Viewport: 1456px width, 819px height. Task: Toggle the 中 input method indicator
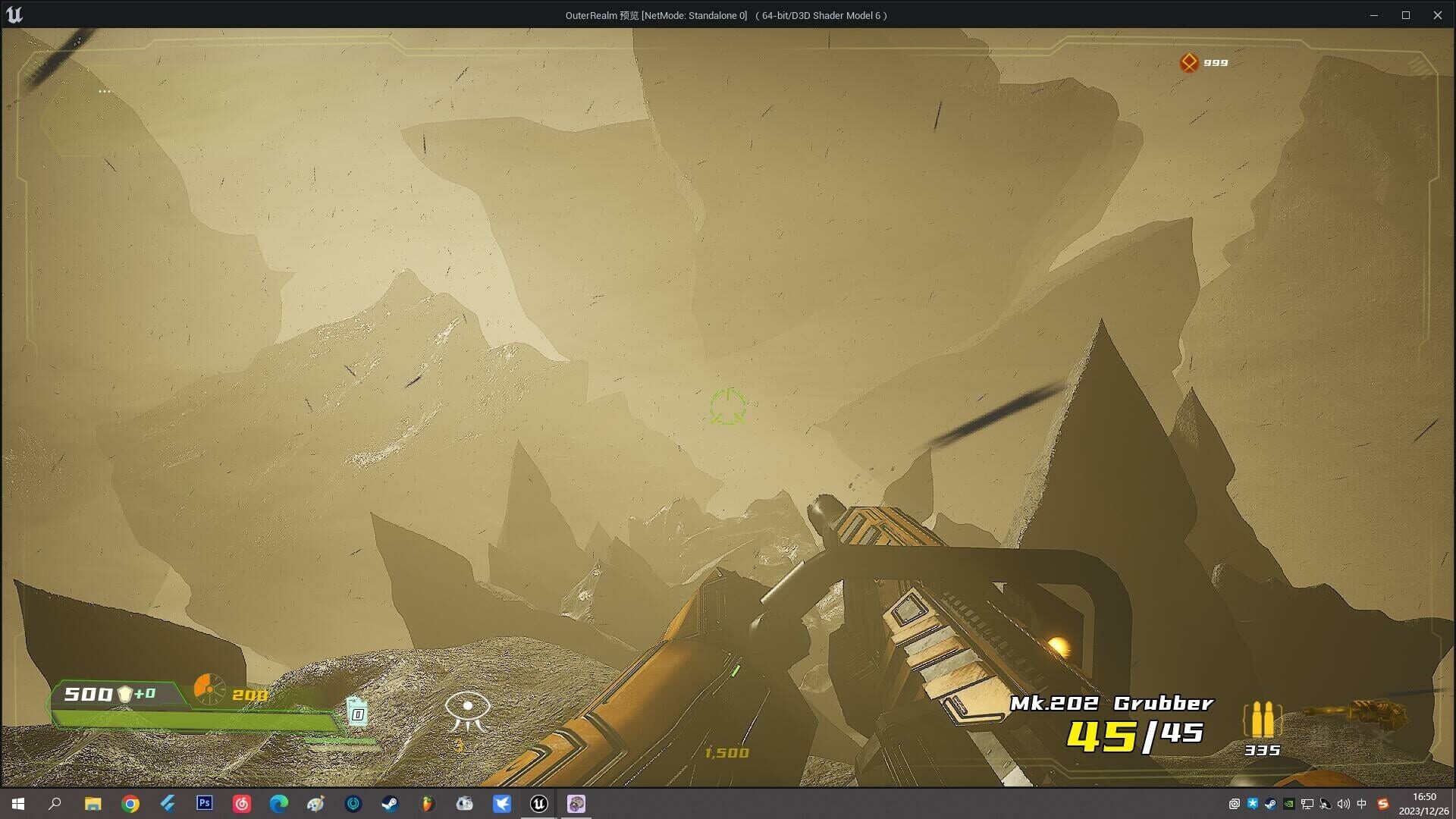click(x=1362, y=804)
